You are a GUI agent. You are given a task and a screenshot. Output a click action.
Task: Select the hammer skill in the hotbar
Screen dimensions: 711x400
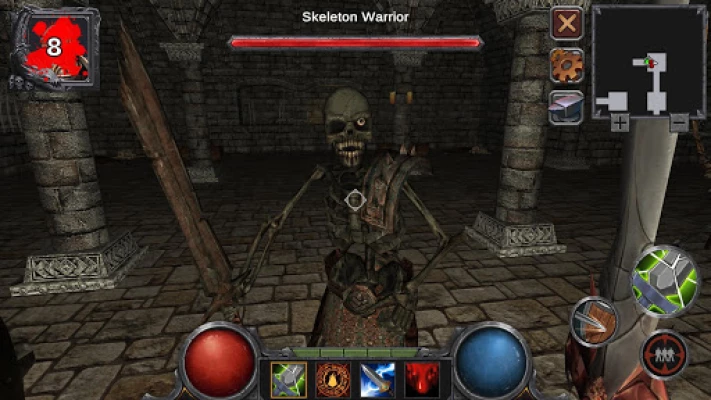coord(289,379)
